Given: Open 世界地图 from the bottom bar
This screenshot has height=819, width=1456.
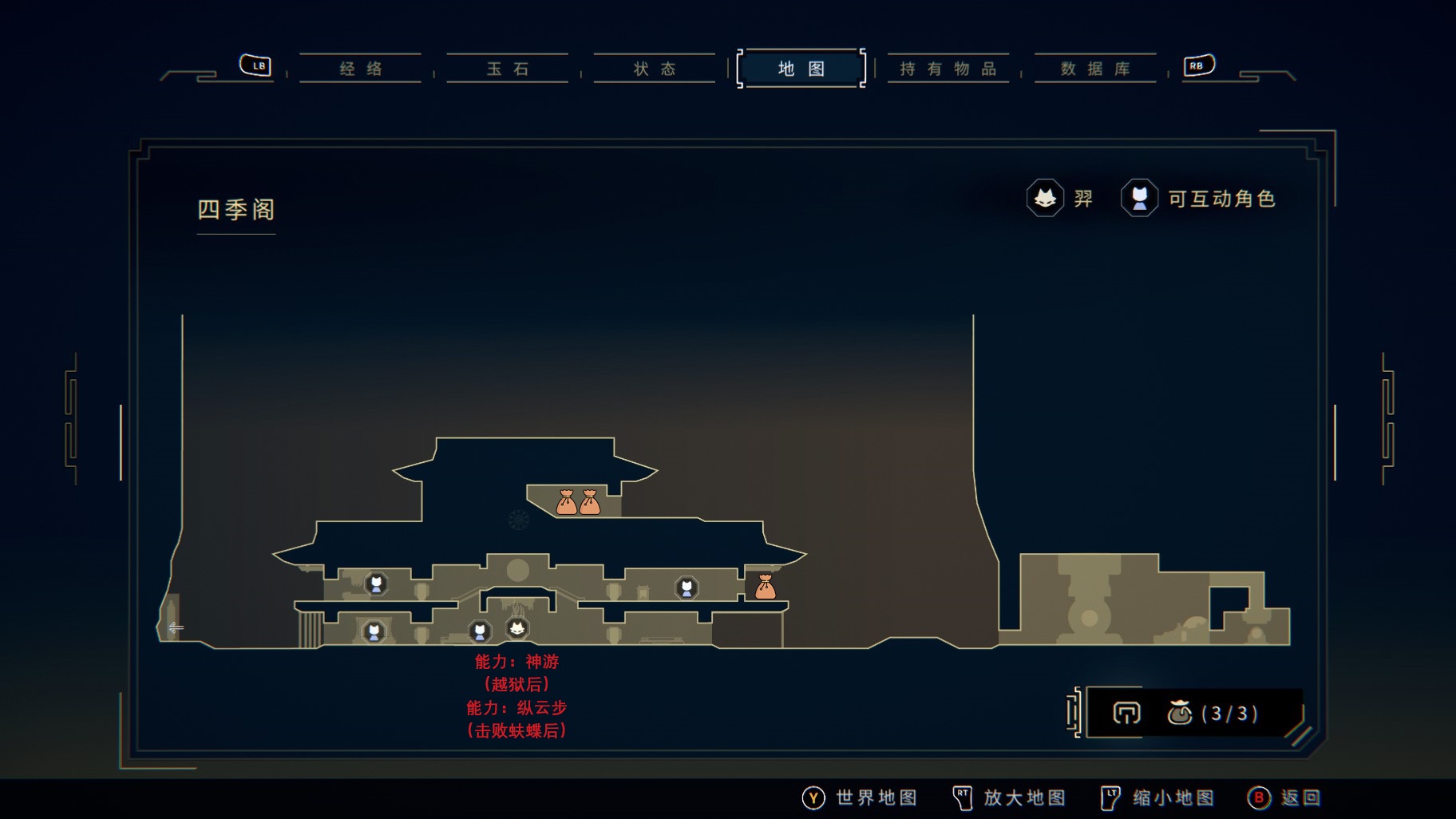Looking at the screenshot, I should click(x=860, y=797).
